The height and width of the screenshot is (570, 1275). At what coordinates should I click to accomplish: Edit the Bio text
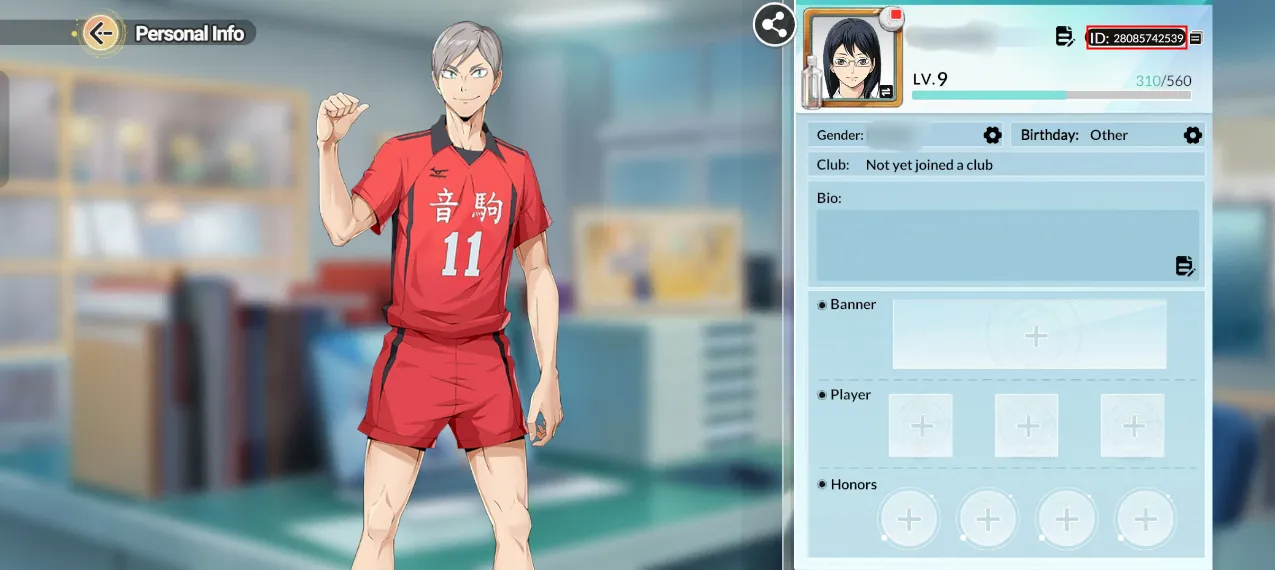point(1185,265)
